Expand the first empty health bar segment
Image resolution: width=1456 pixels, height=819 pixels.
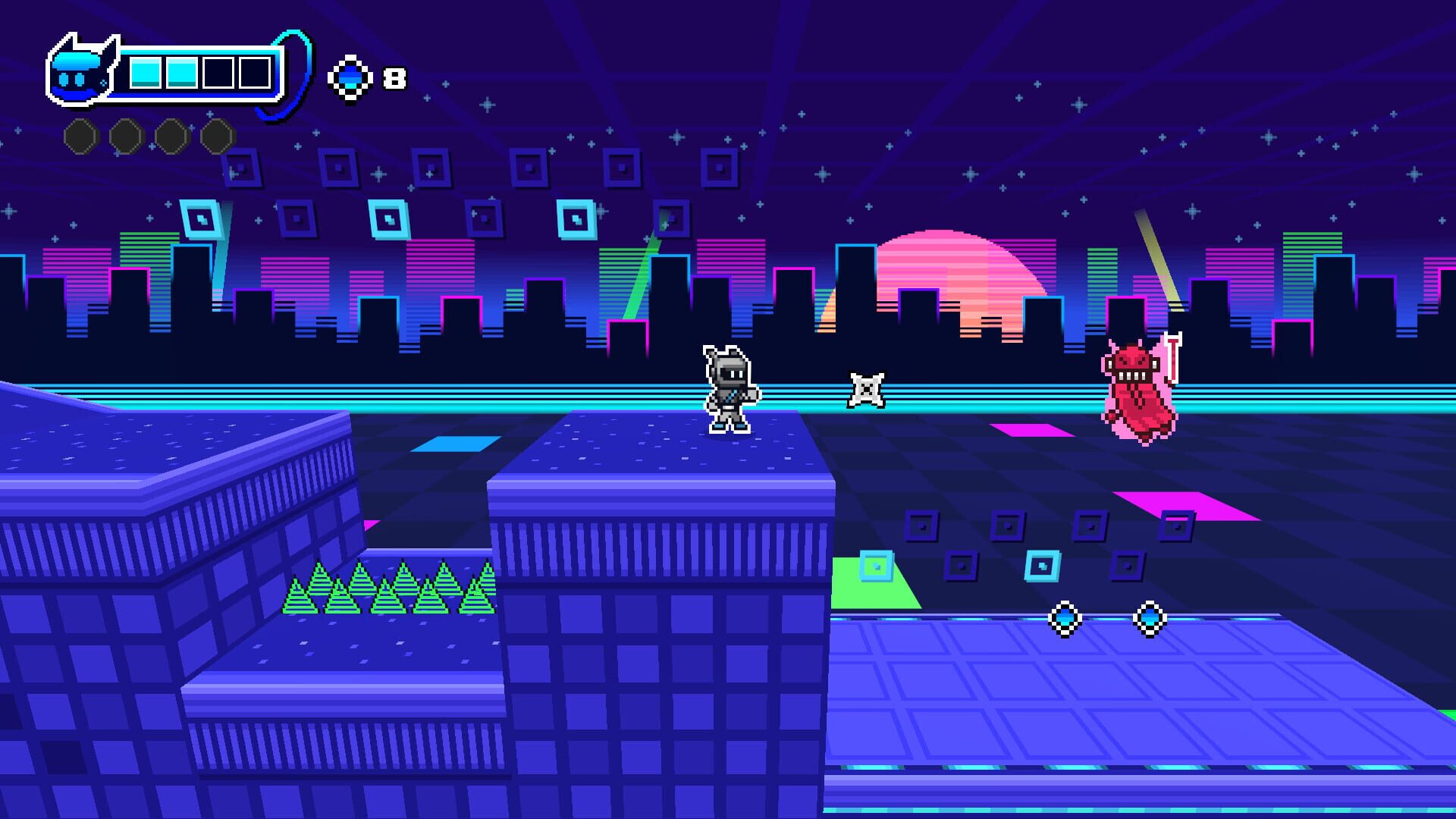tap(218, 74)
